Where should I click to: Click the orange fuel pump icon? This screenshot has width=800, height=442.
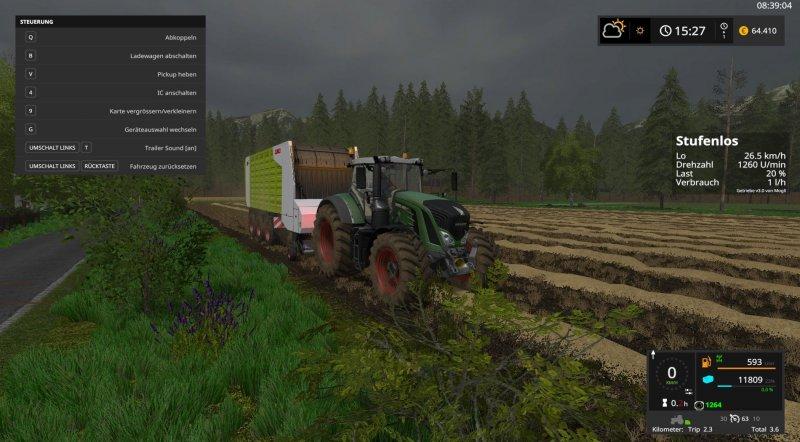point(705,362)
